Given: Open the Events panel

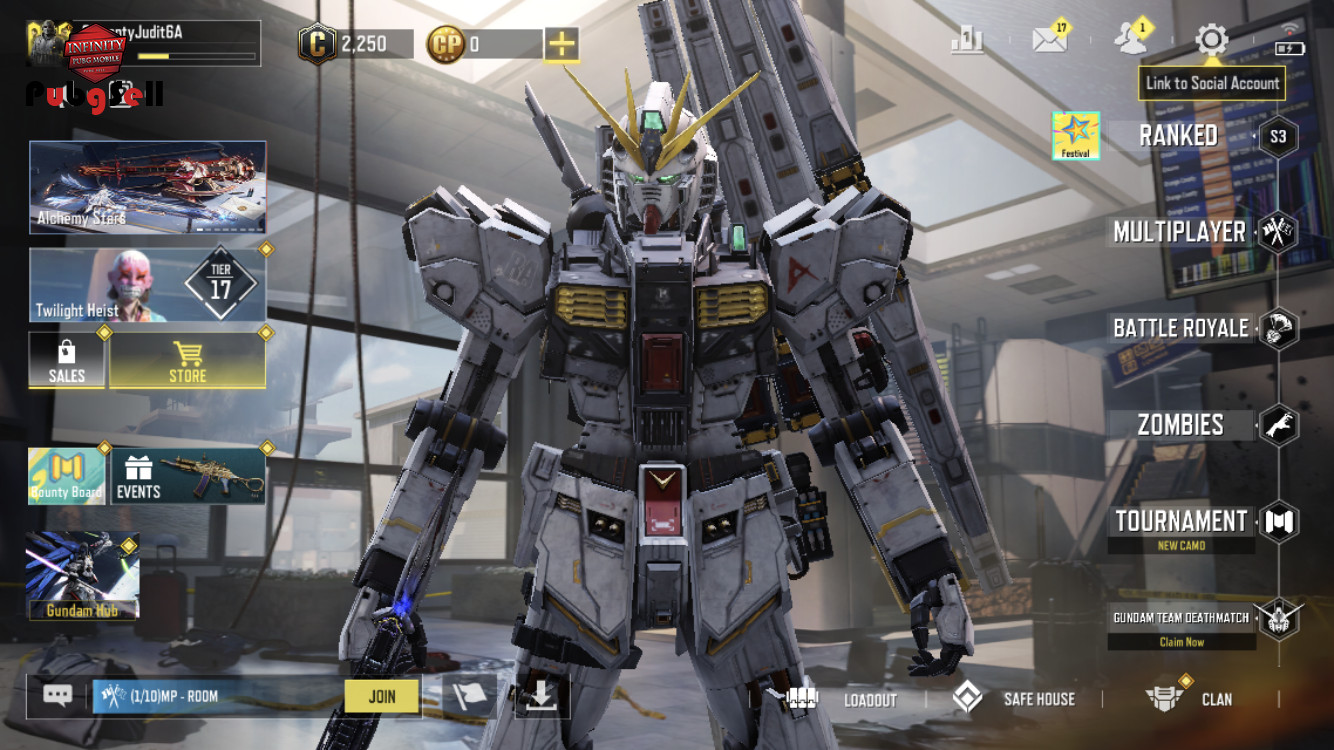Looking at the screenshot, I should point(188,476).
